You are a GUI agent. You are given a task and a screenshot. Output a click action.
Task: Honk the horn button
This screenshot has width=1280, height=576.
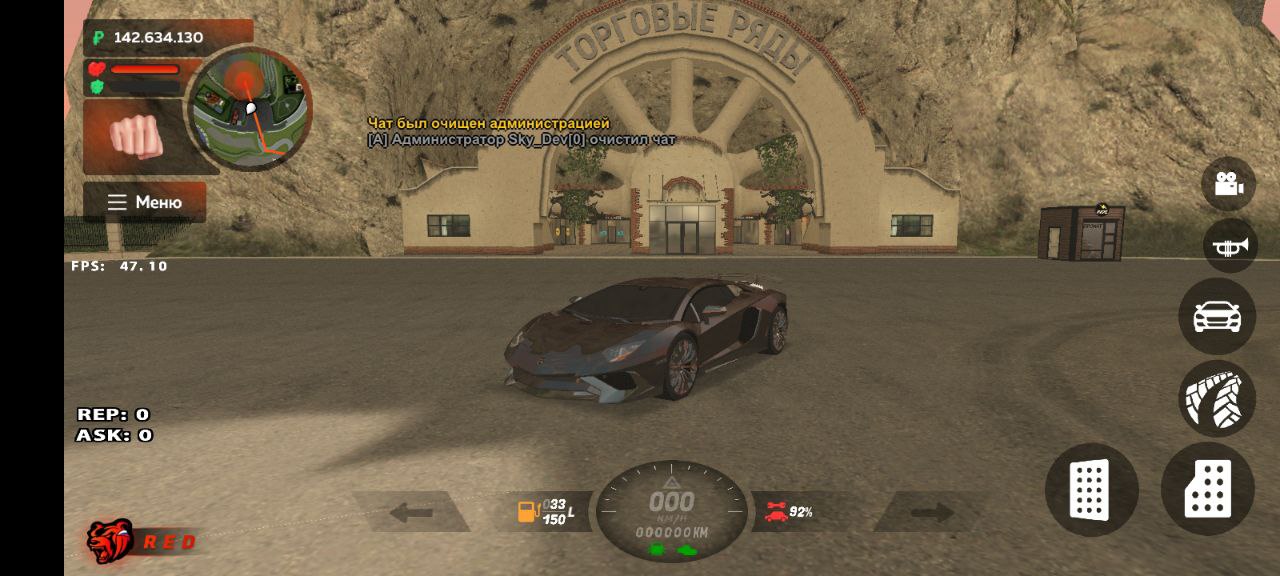pyautogui.click(x=1228, y=246)
